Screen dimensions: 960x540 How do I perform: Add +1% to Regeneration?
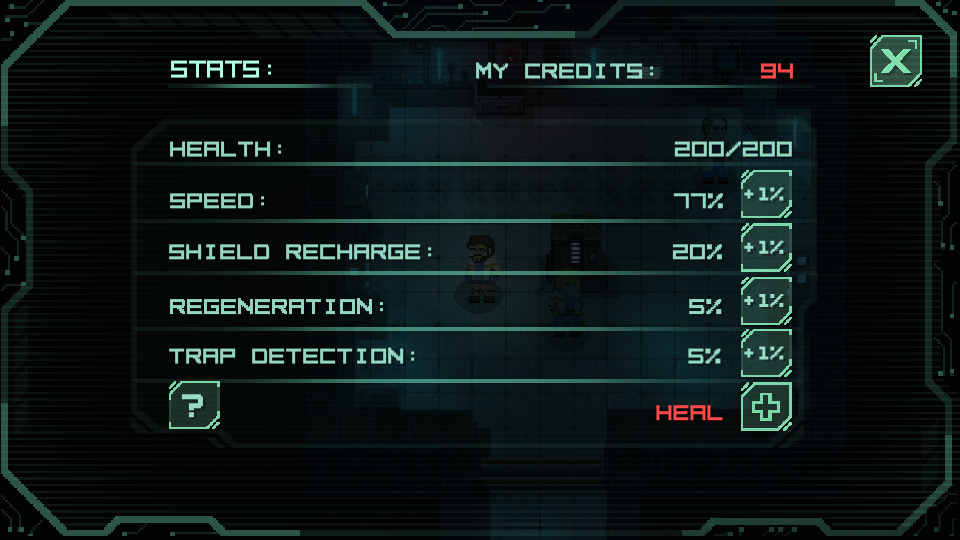pyautogui.click(x=766, y=301)
